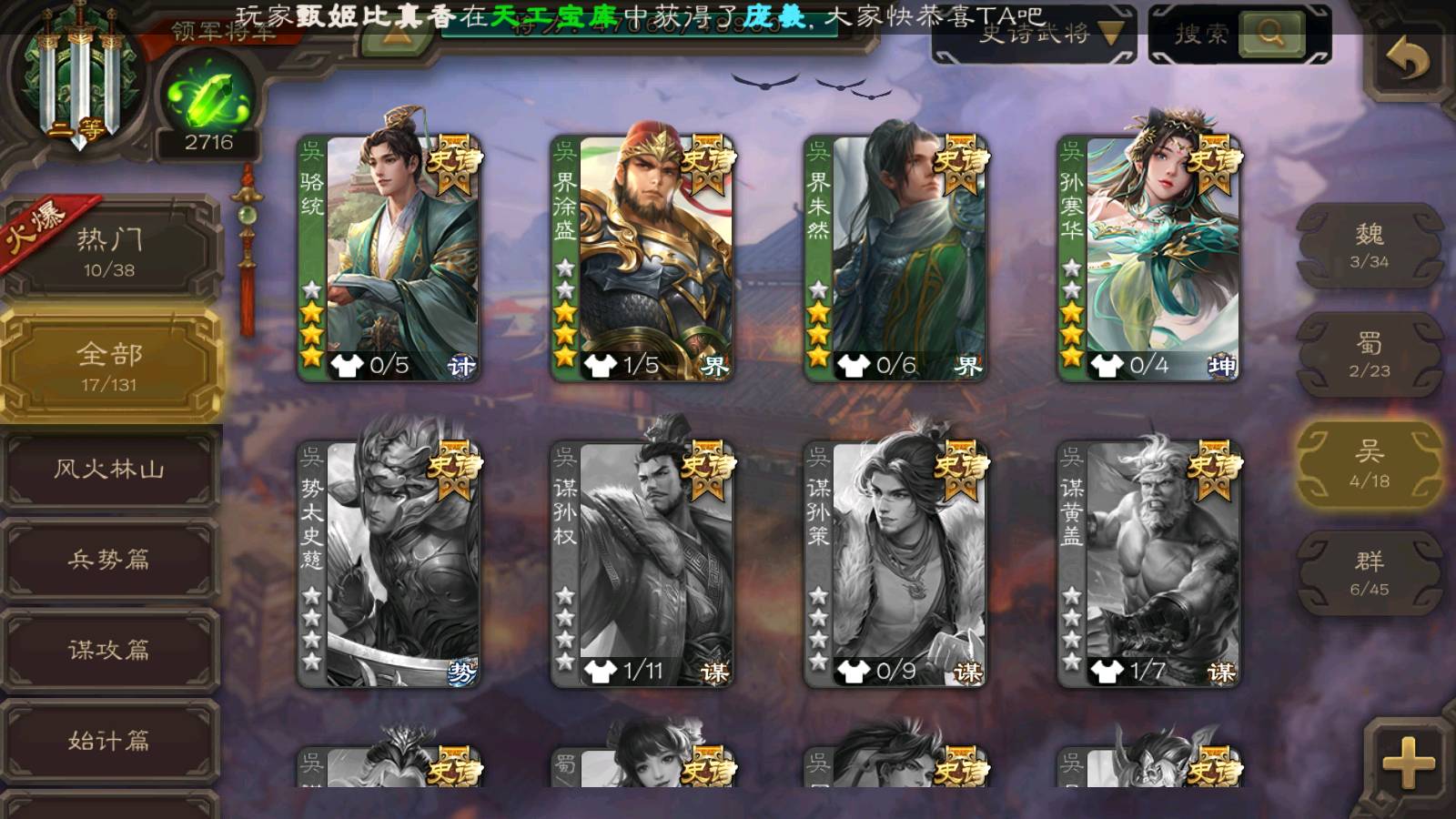The height and width of the screenshot is (819, 1456).
Task: Open the 谋孙权 hero card
Action: click(x=642, y=564)
